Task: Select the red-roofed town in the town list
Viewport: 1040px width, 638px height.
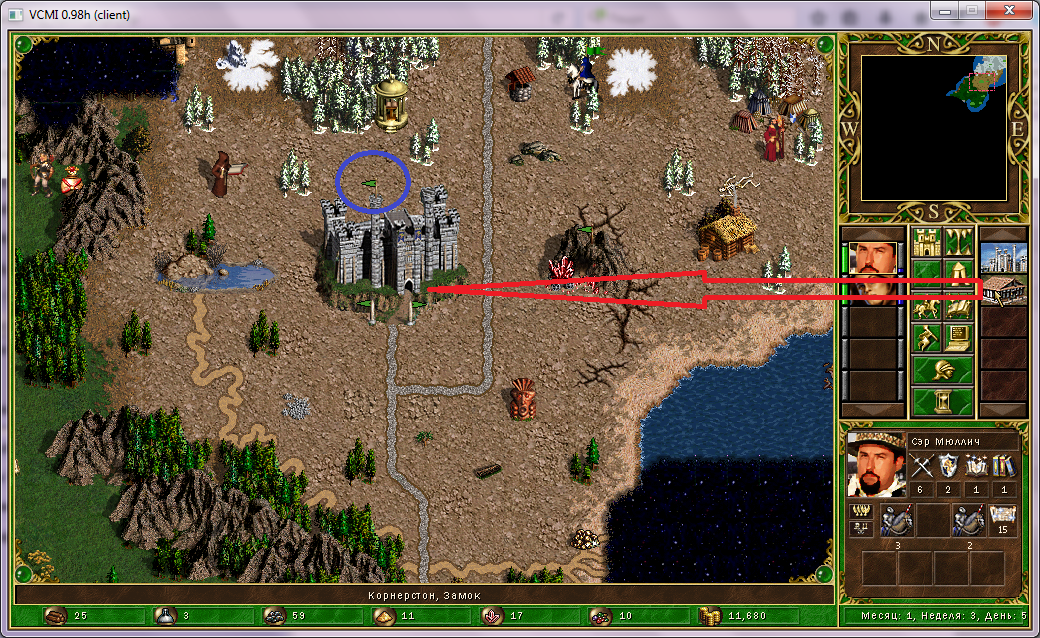Action: (1003, 290)
